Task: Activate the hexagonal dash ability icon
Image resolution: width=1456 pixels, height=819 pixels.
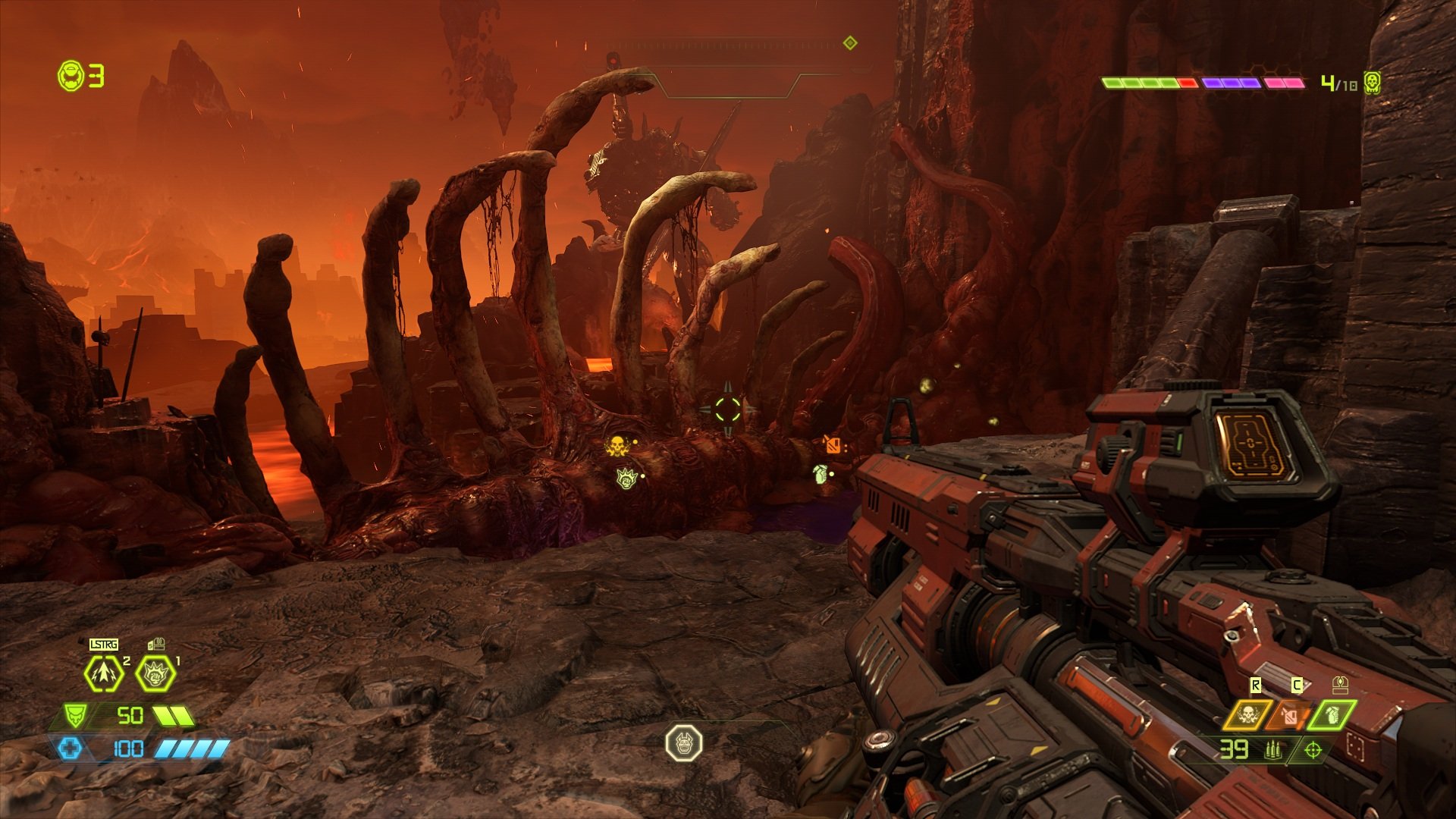Action: click(104, 673)
